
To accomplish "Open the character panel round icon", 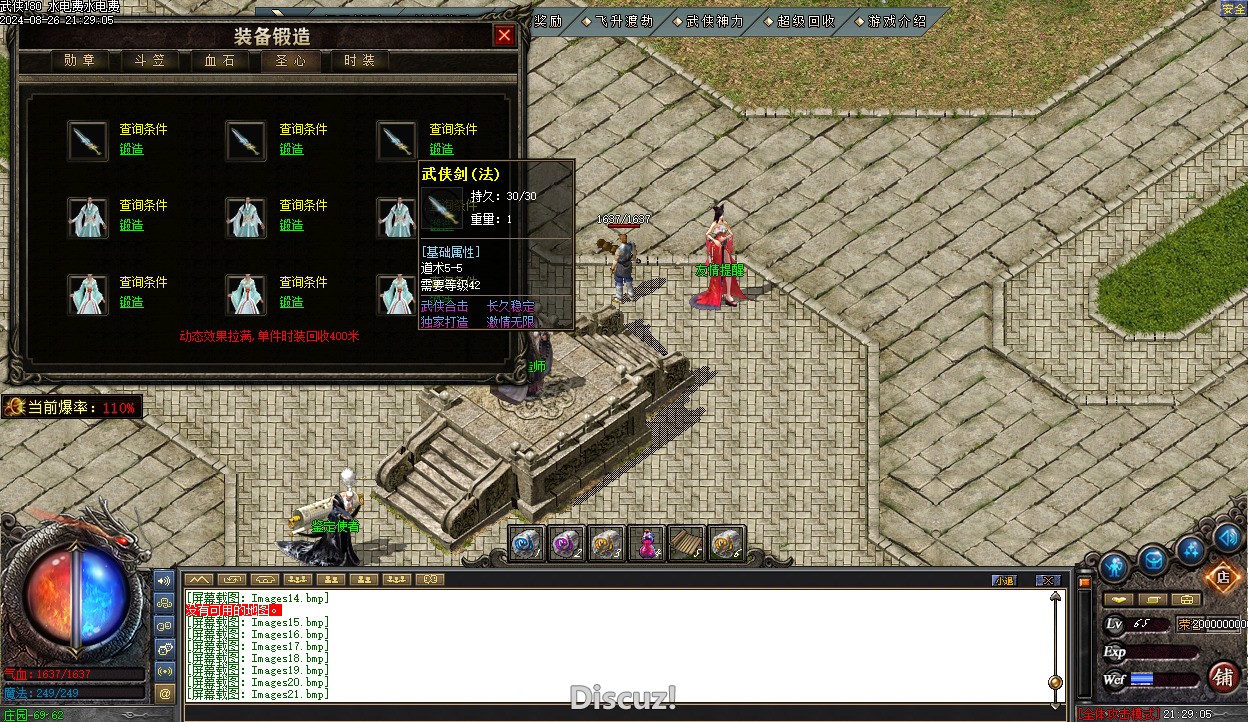I will click(1114, 567).
